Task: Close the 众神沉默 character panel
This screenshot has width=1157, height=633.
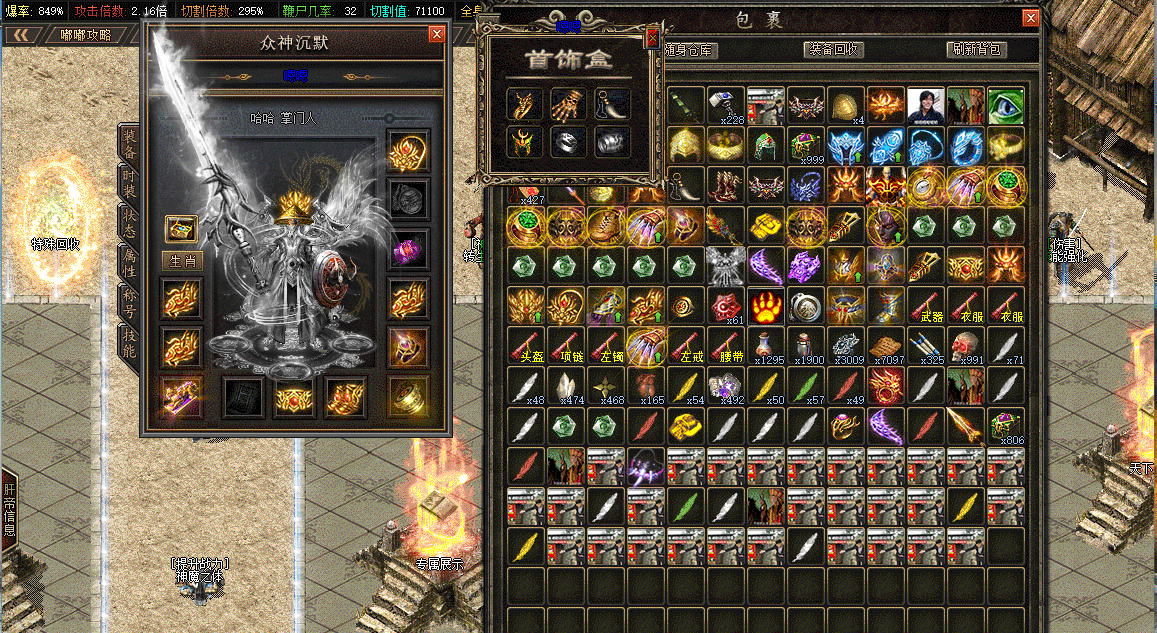Action: [x=436, y=34]
